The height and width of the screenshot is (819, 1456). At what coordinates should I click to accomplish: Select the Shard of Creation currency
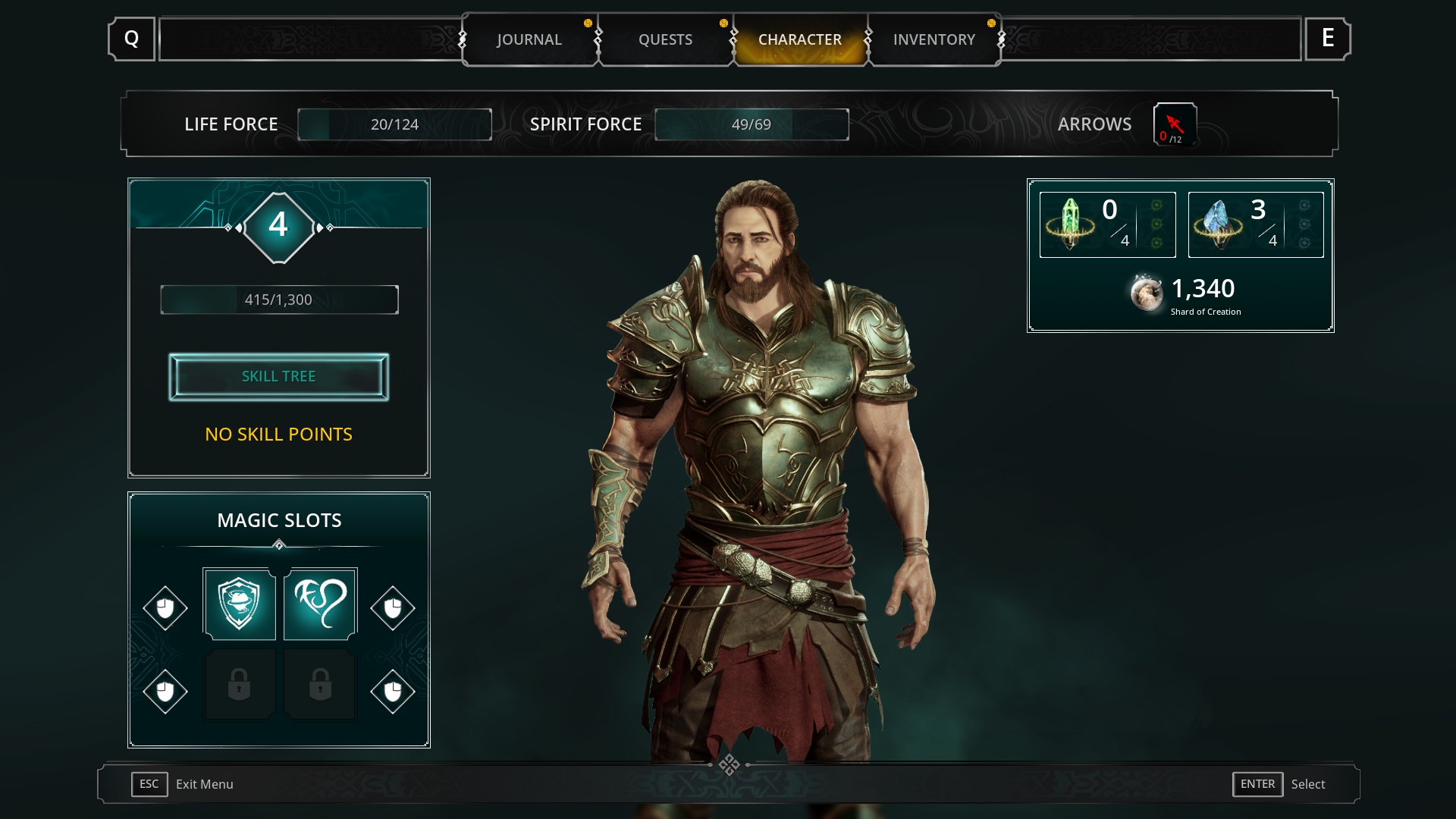(x=1185, y=294)
